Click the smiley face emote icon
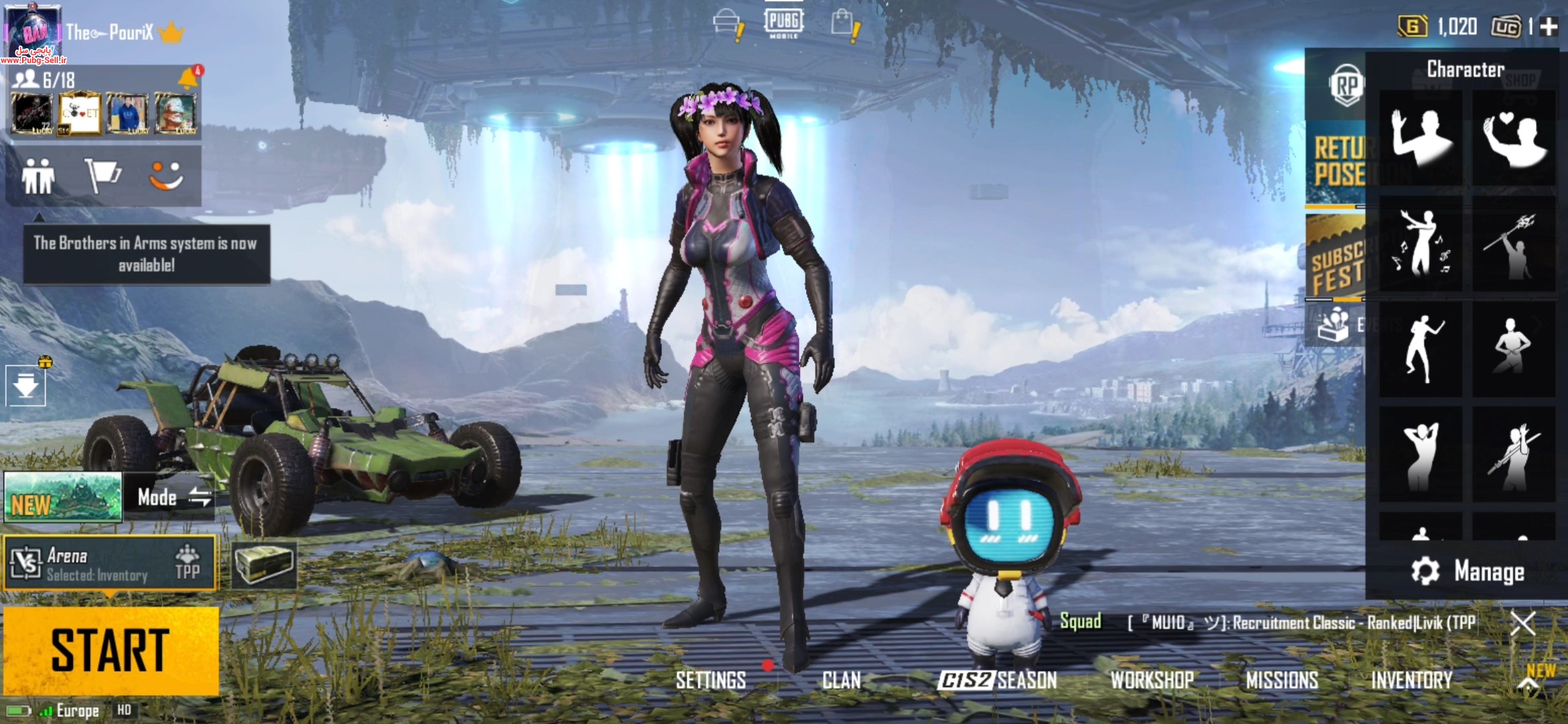The width and height of the screenshot is (1568, 724). 166,176
